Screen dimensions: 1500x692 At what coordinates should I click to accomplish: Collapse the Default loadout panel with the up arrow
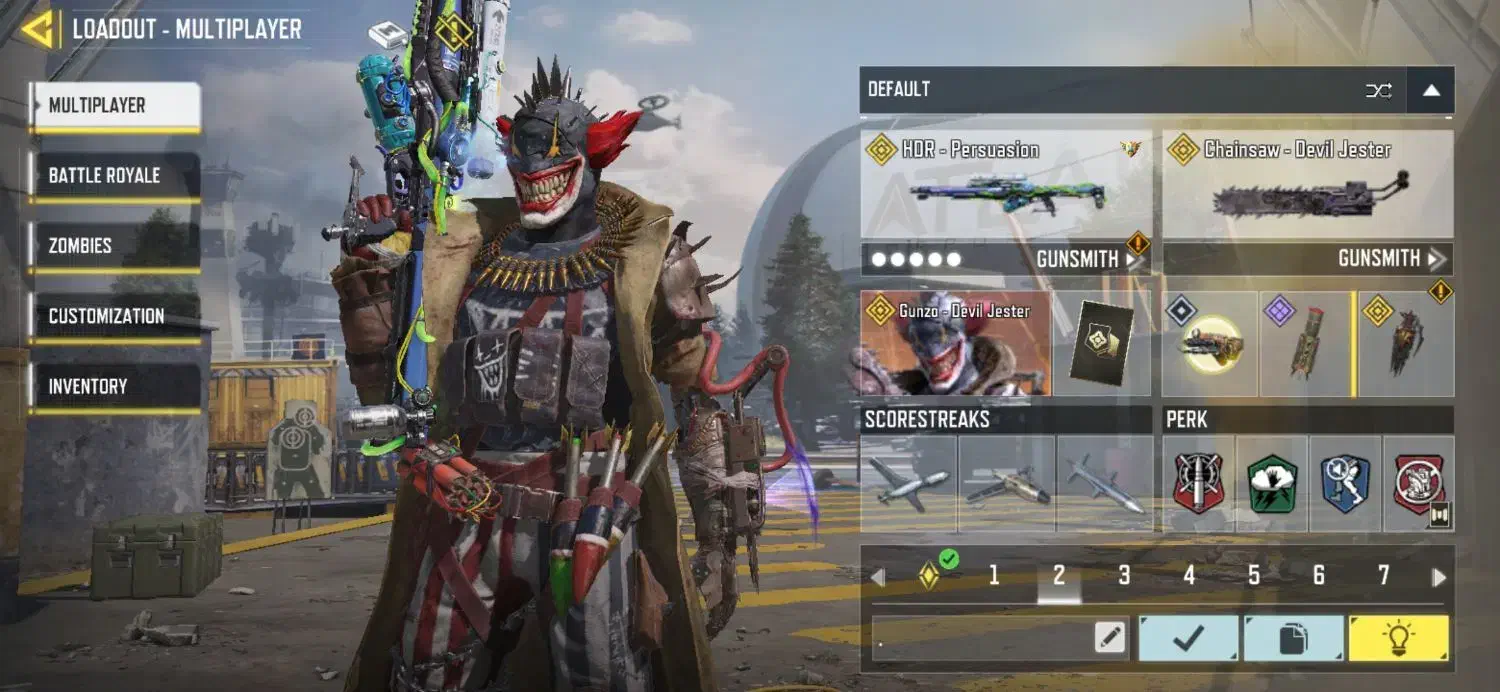[1431, 91]
